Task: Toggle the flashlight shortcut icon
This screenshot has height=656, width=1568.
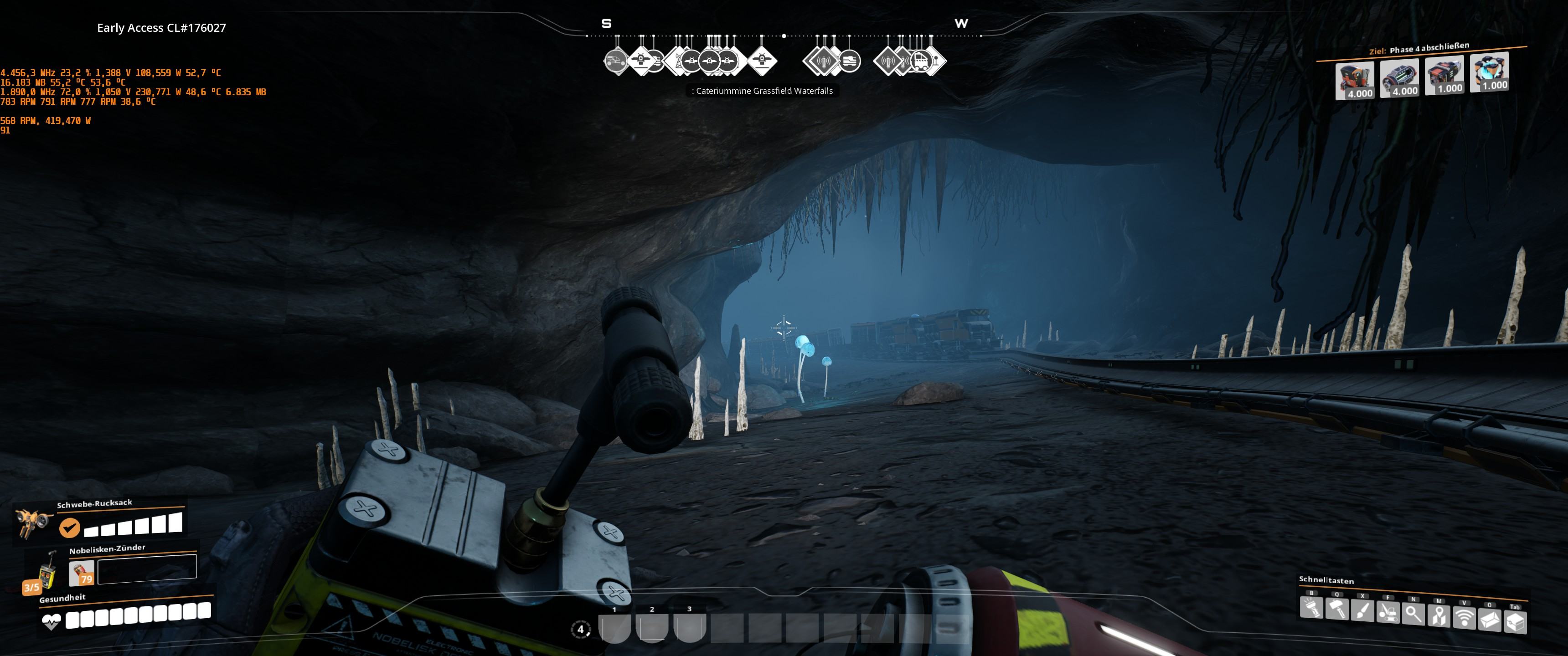Action: [1311, 609]
